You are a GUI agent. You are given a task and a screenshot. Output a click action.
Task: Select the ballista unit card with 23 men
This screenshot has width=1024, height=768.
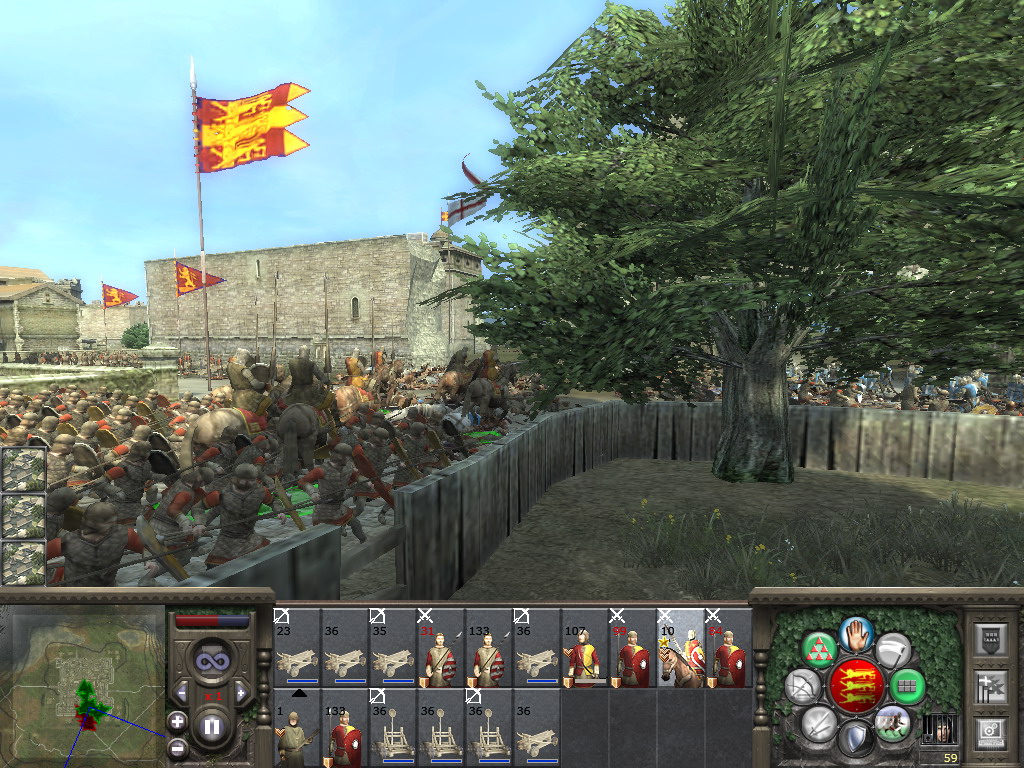(296, 648)
